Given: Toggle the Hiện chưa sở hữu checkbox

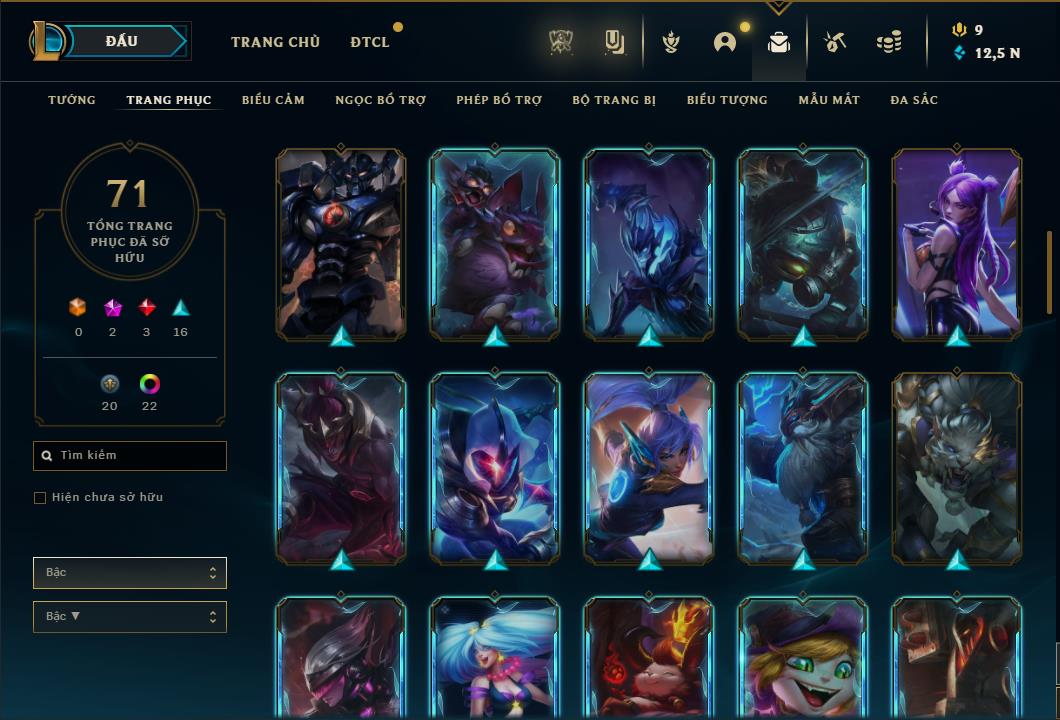Looking at the screenshot, I should tap(40, 498).
